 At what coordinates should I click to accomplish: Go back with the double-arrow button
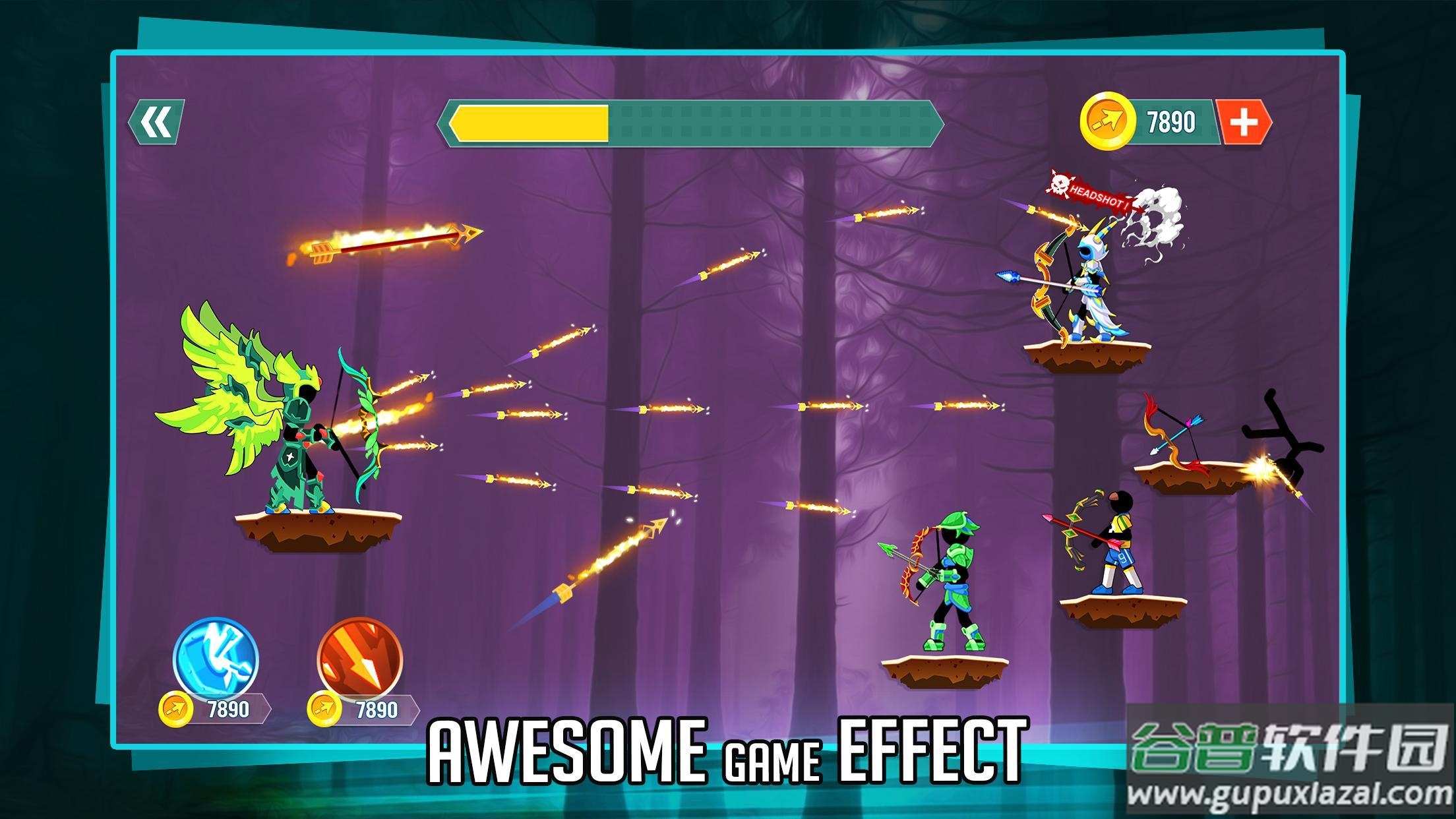(x=156, y=122)
